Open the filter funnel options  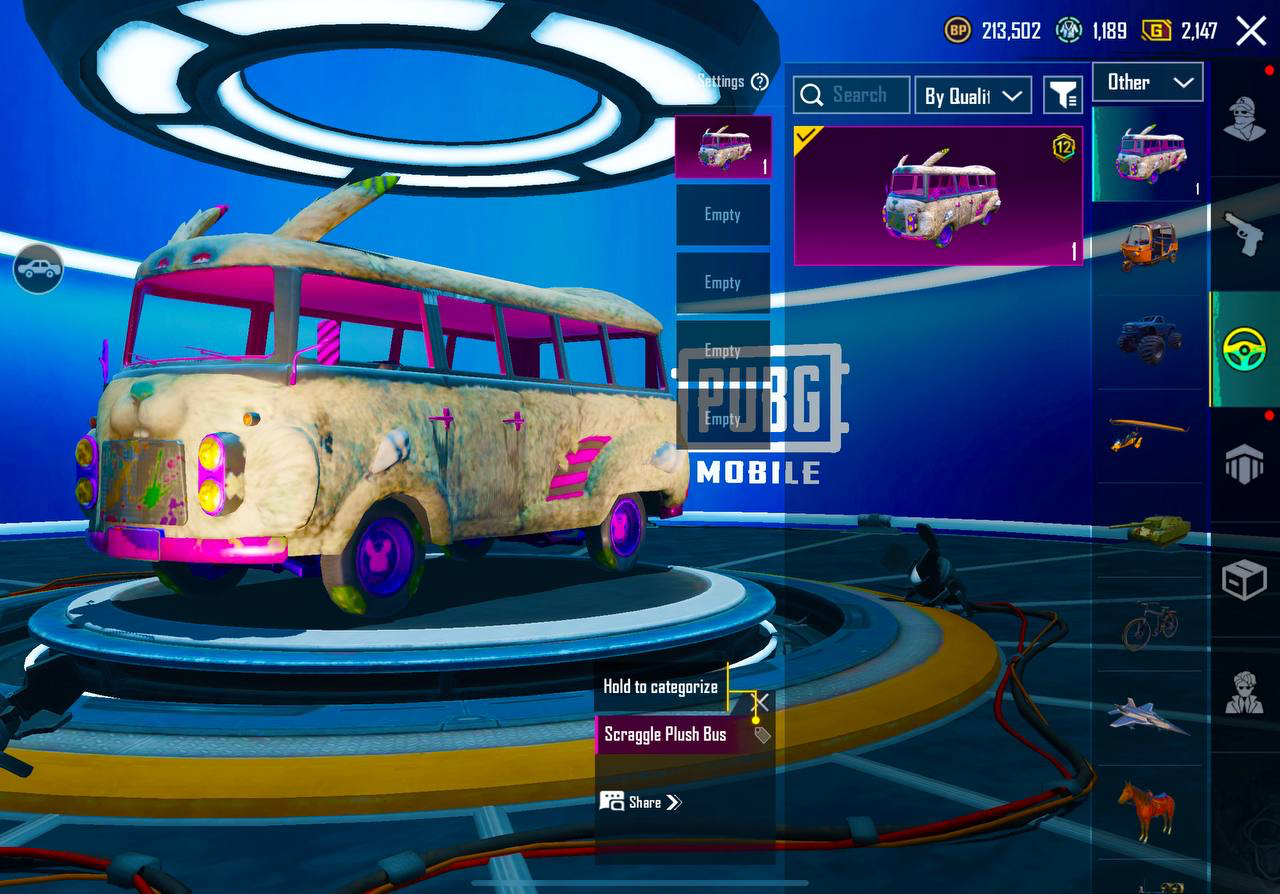pos(1063,95)
